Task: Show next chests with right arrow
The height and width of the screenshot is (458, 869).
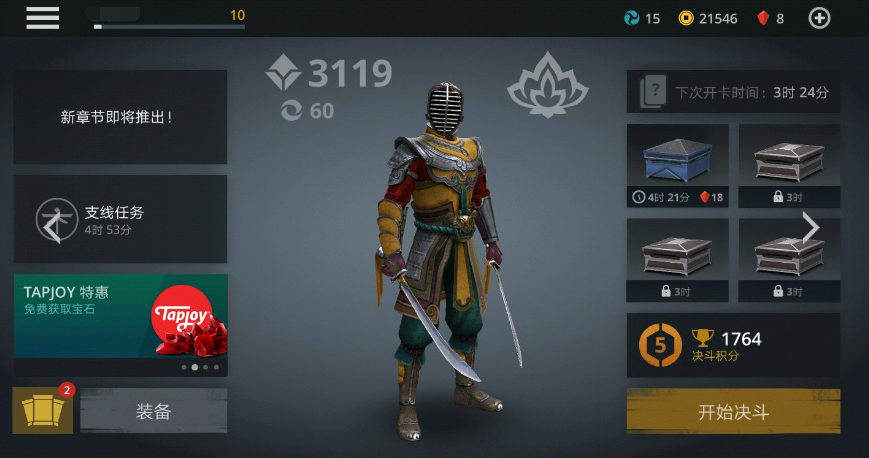Action: tap(810, 228)
